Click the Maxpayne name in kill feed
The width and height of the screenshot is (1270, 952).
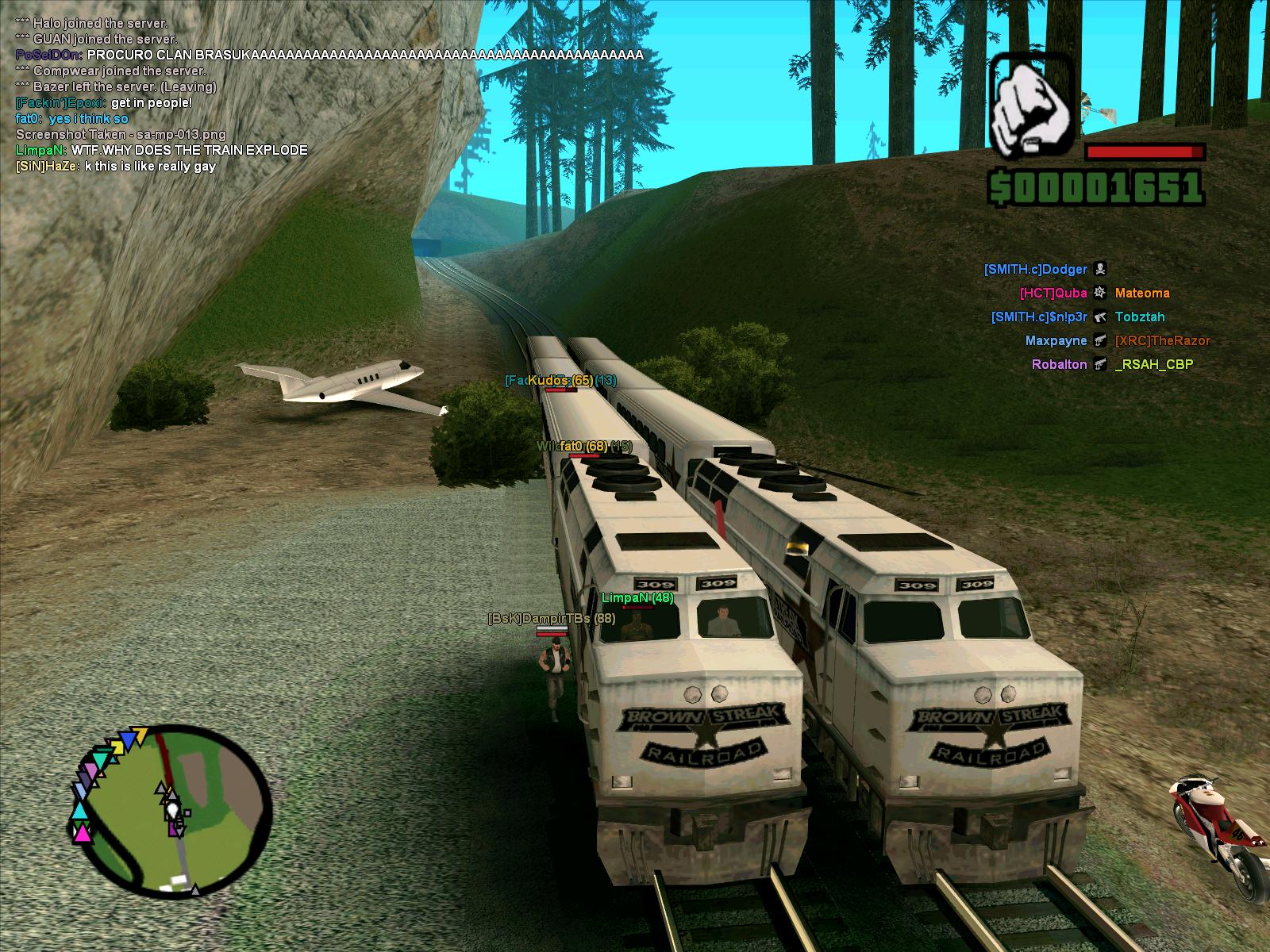coord(1056,341)
